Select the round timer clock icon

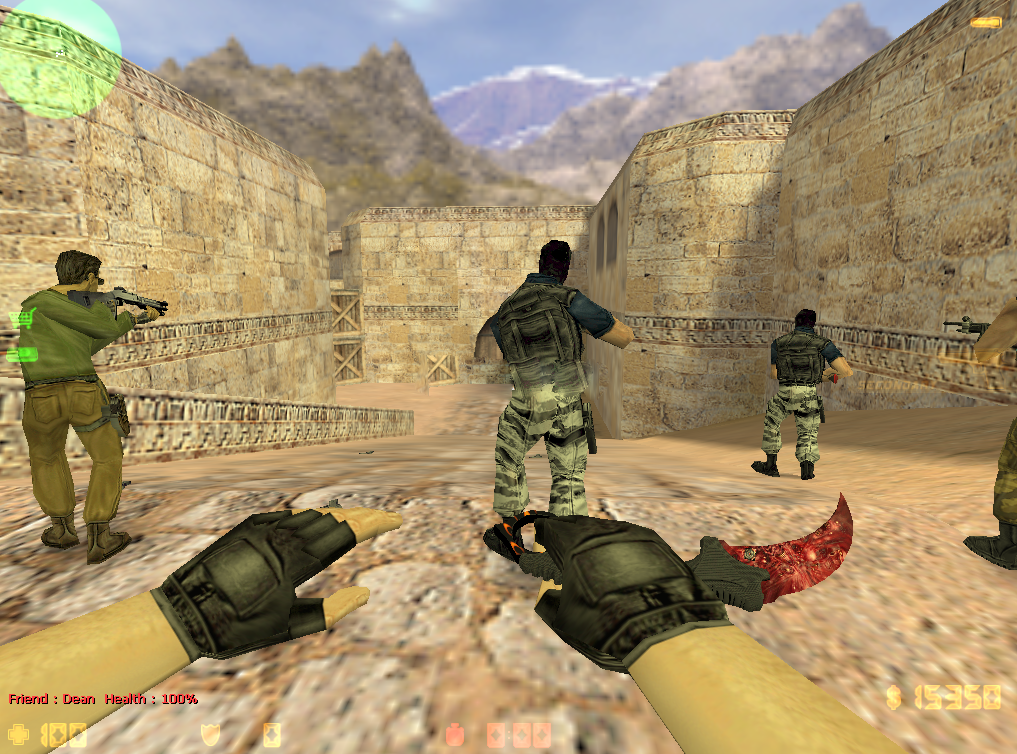454,735
